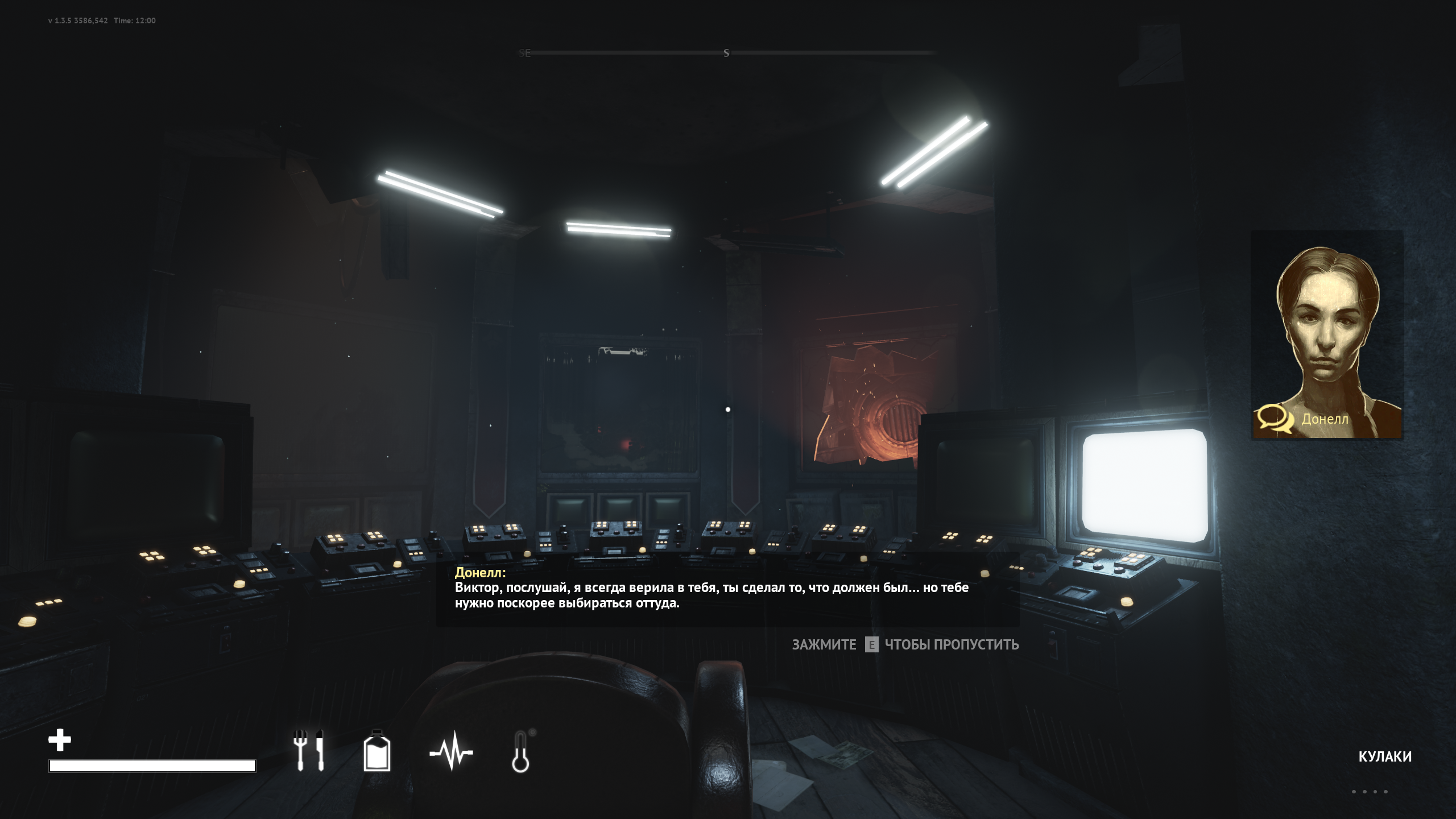1456x819 pixels.
Task: Select the water bottle thirst icon
Action: pyautogui.click(x=377, y=751)
